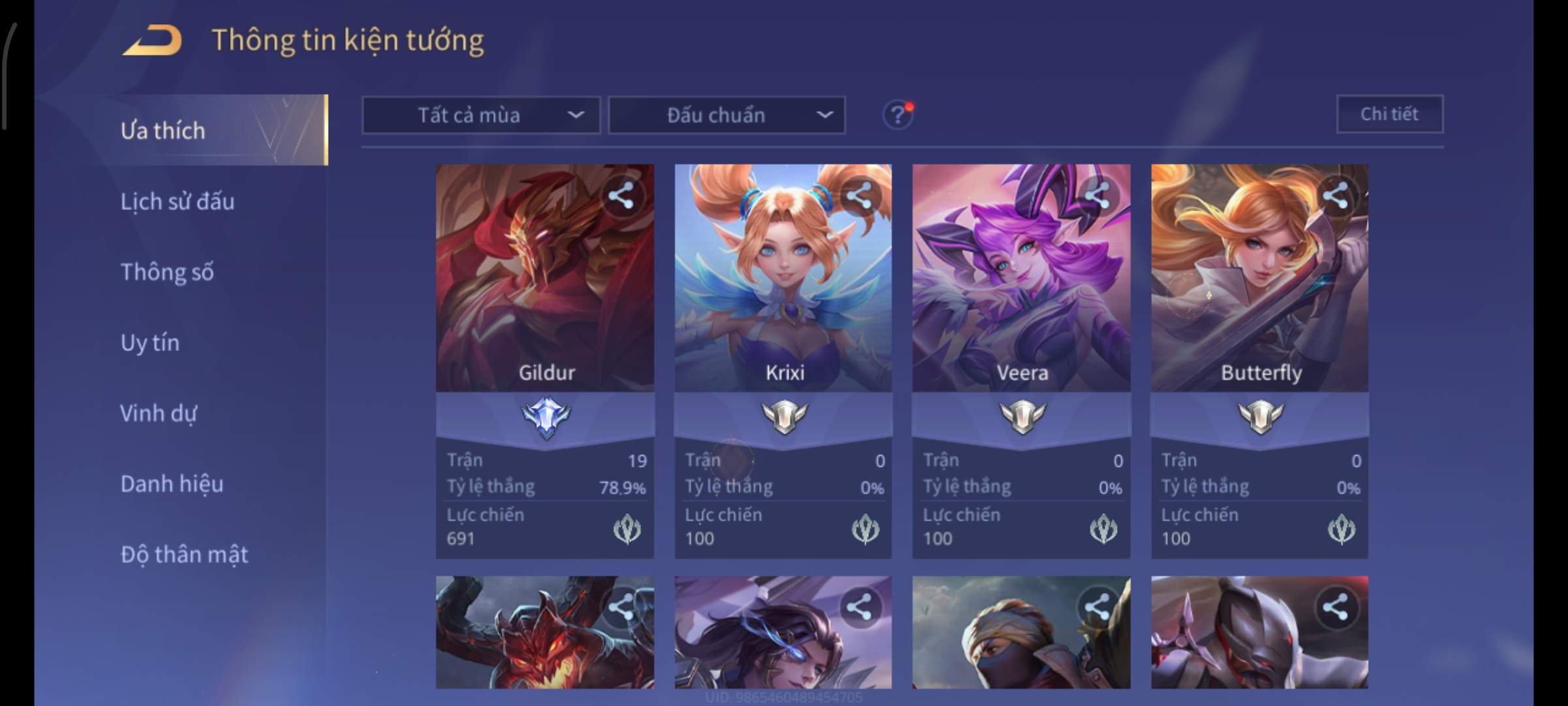Viewport: 1568px width, 706px height.
Task: Share the Butterfly hero stats
Action: point(1335,195)
